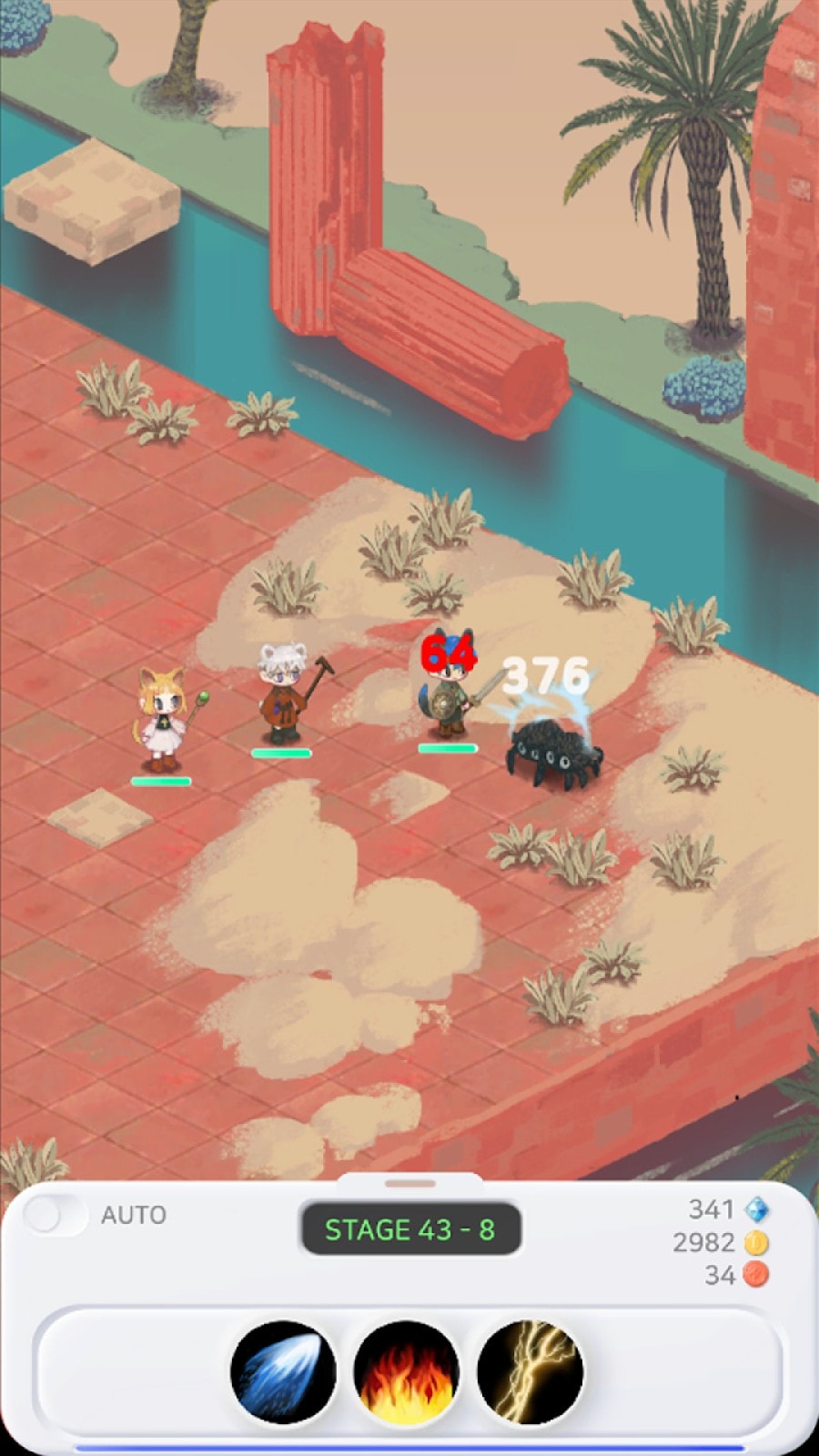Expand the bottom panel pull handle

[x=409, y=1183]
